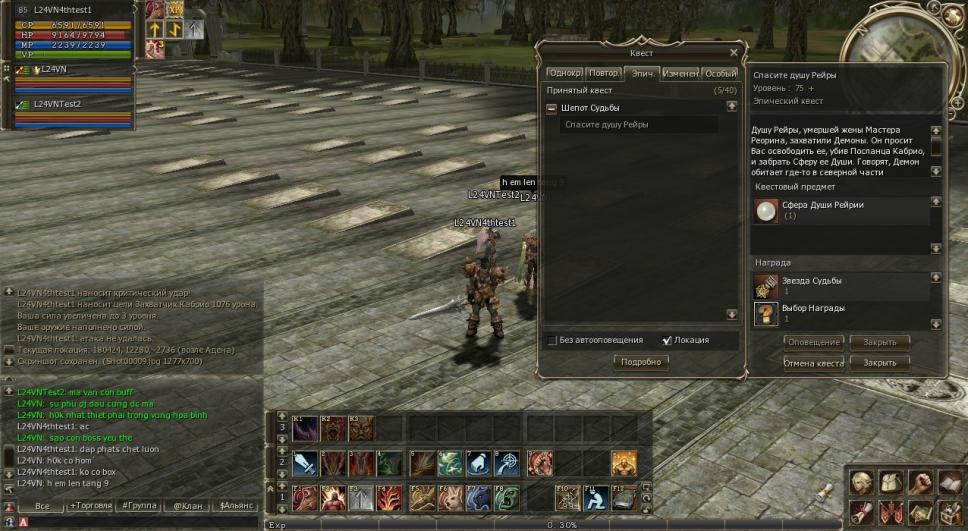Viewport: 968px width, 531px height.
Task: Select the Особый quest tab
Action: (720, 73)
